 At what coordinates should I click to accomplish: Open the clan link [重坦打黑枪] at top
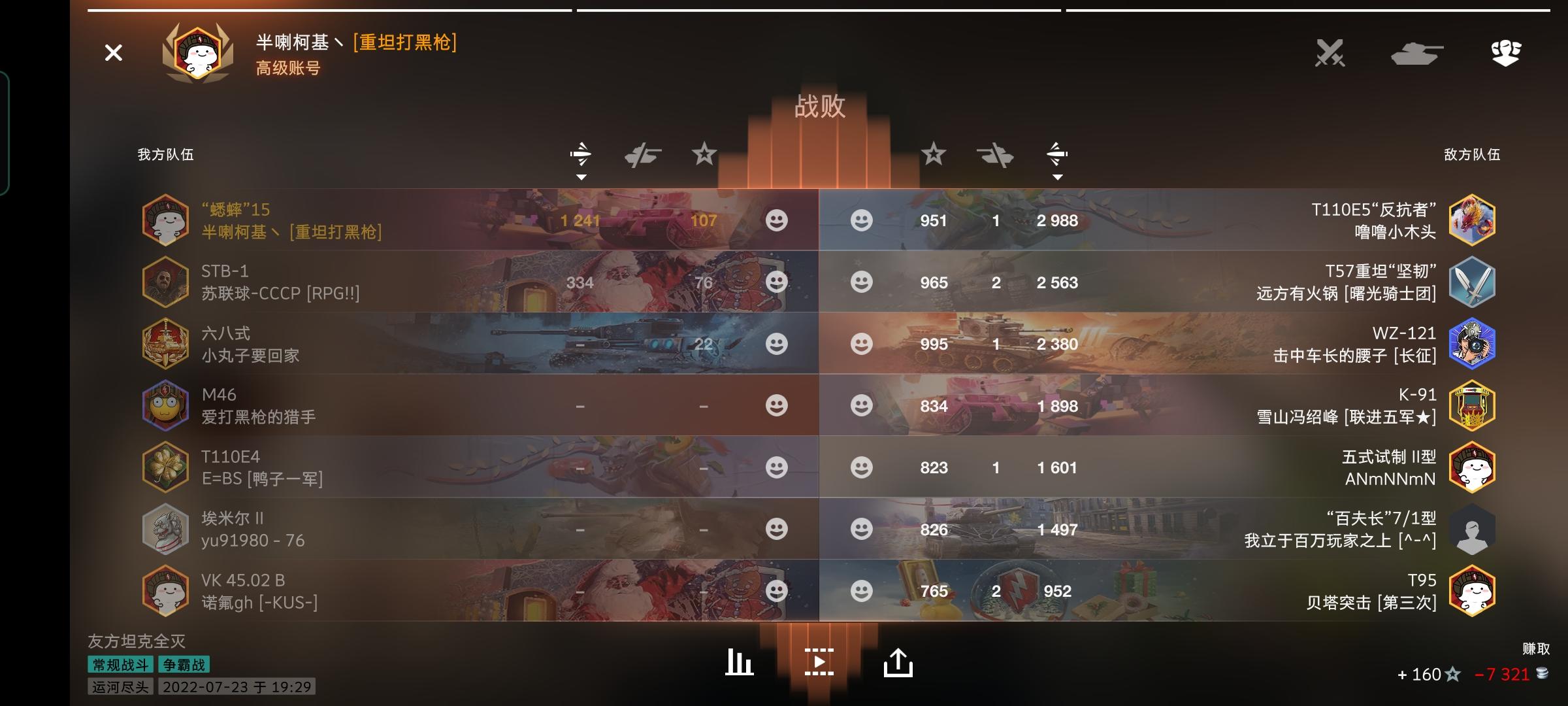pos(404,43)
